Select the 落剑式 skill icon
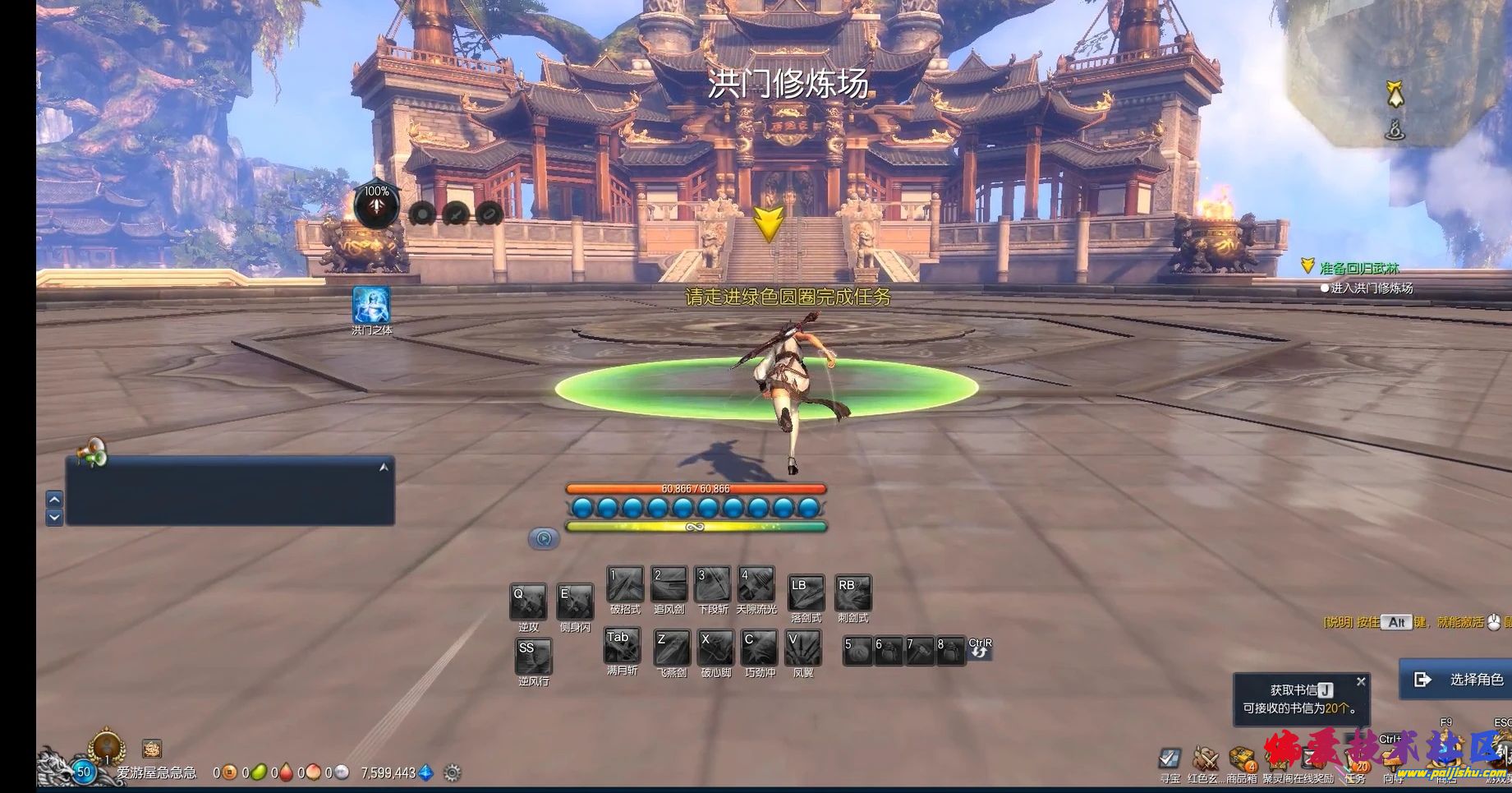 806,593
